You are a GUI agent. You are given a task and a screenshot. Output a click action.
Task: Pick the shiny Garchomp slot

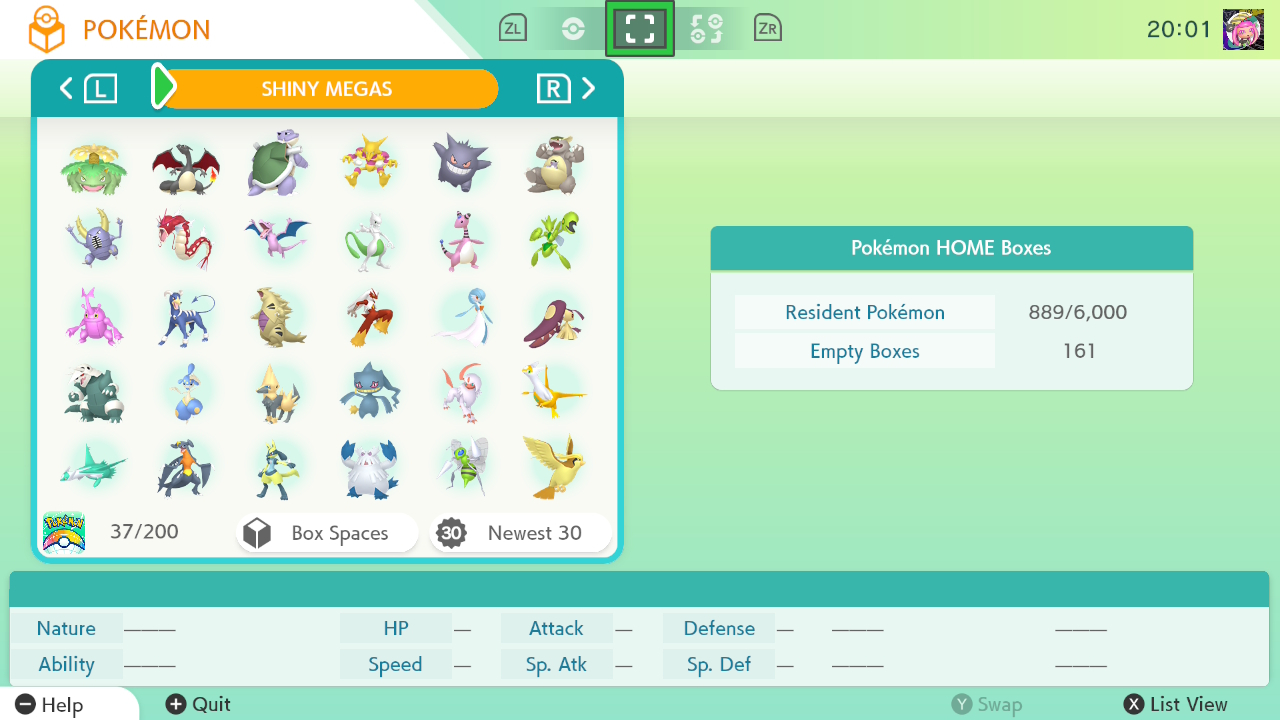pyautogui.click(x=185, y=467)
